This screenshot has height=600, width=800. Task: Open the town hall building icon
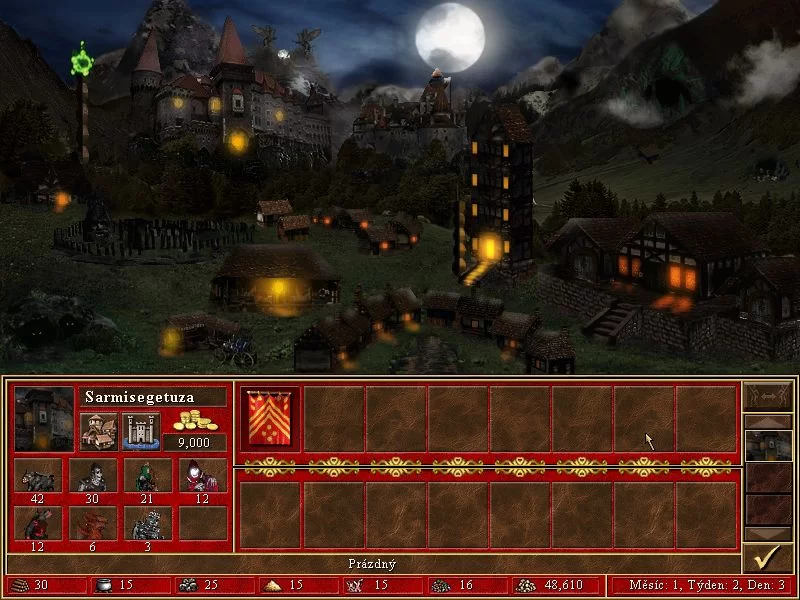(x=99, y=431)
